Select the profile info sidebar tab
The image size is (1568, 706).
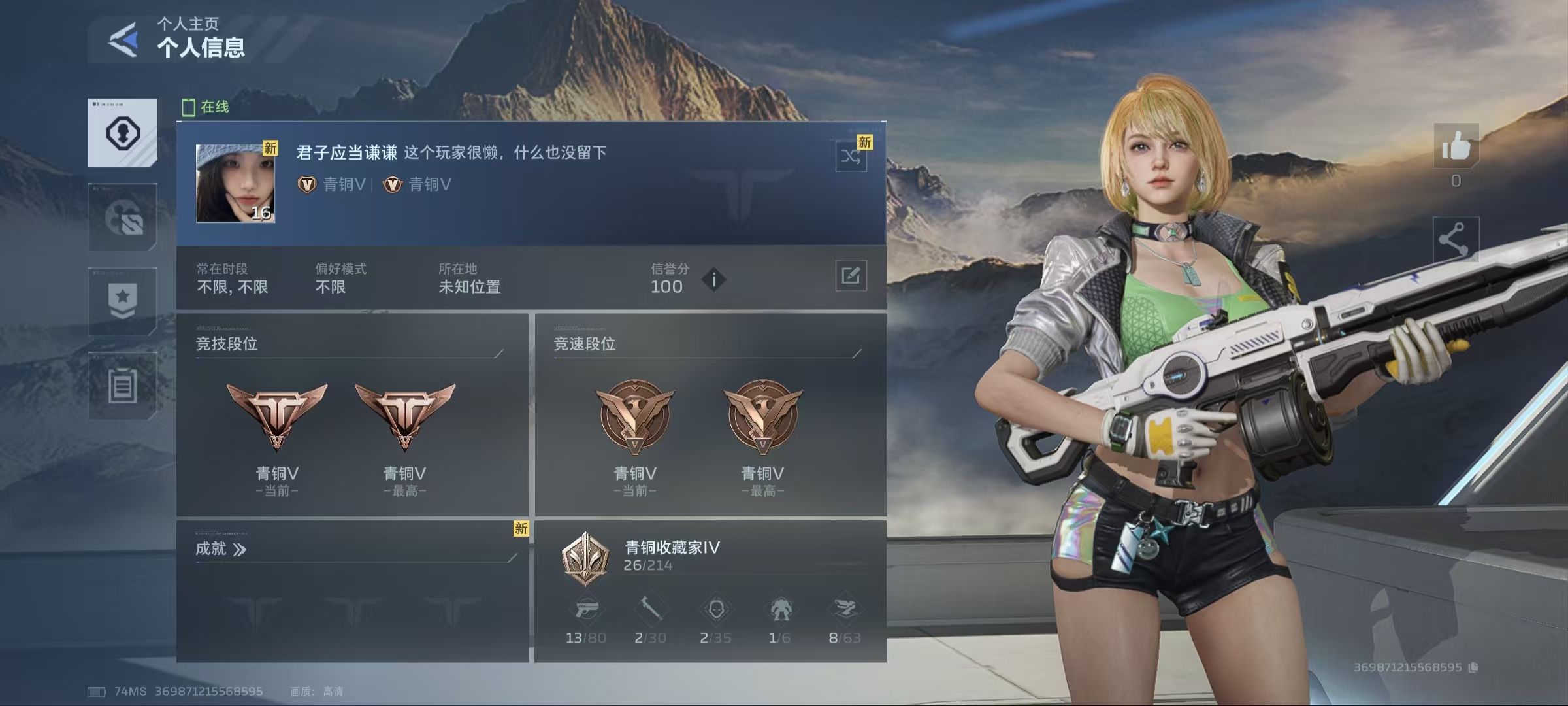(123, 133)
